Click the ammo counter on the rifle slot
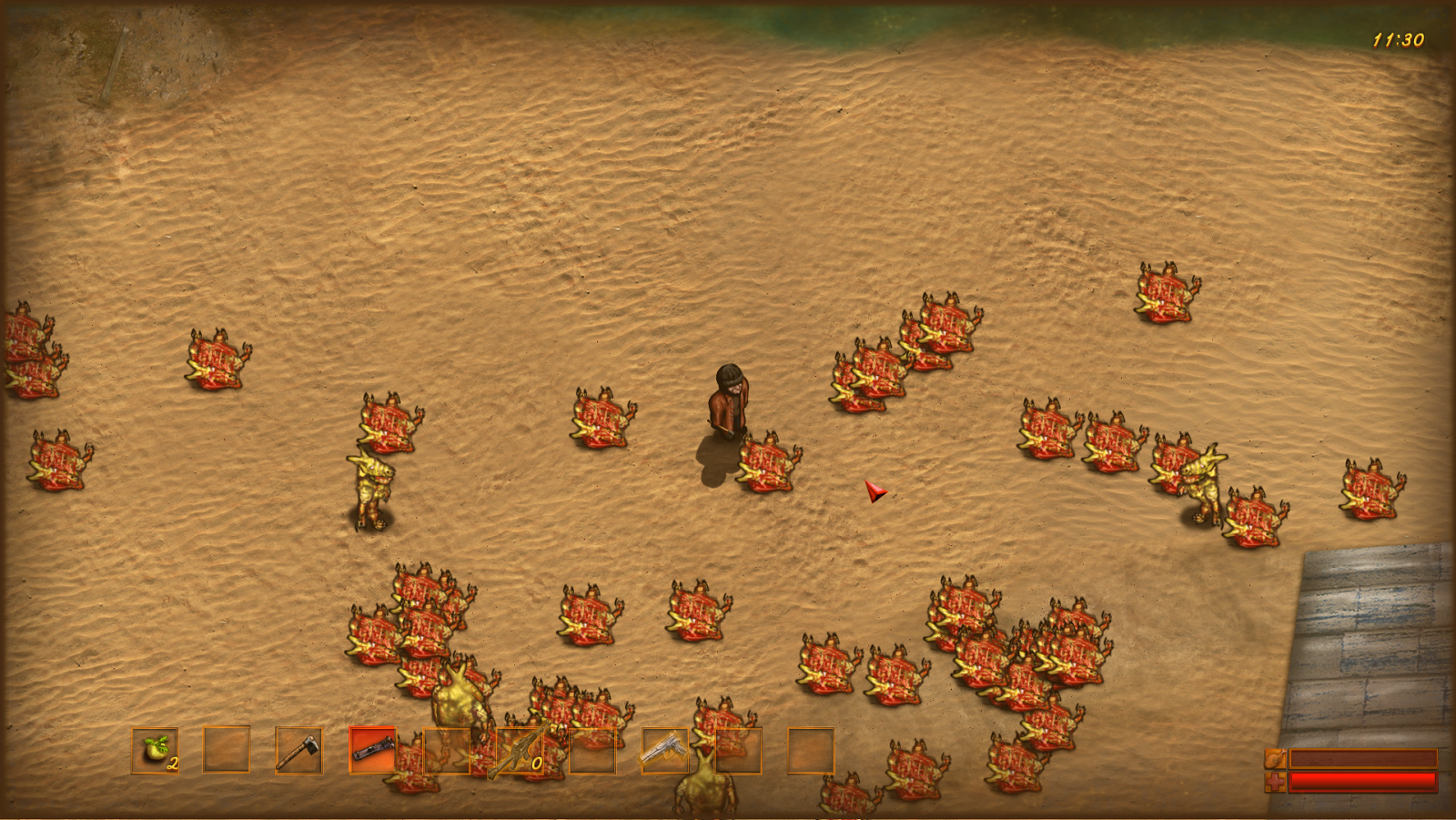This screenshot has height=820, width=1456. [x=535, y=764]
